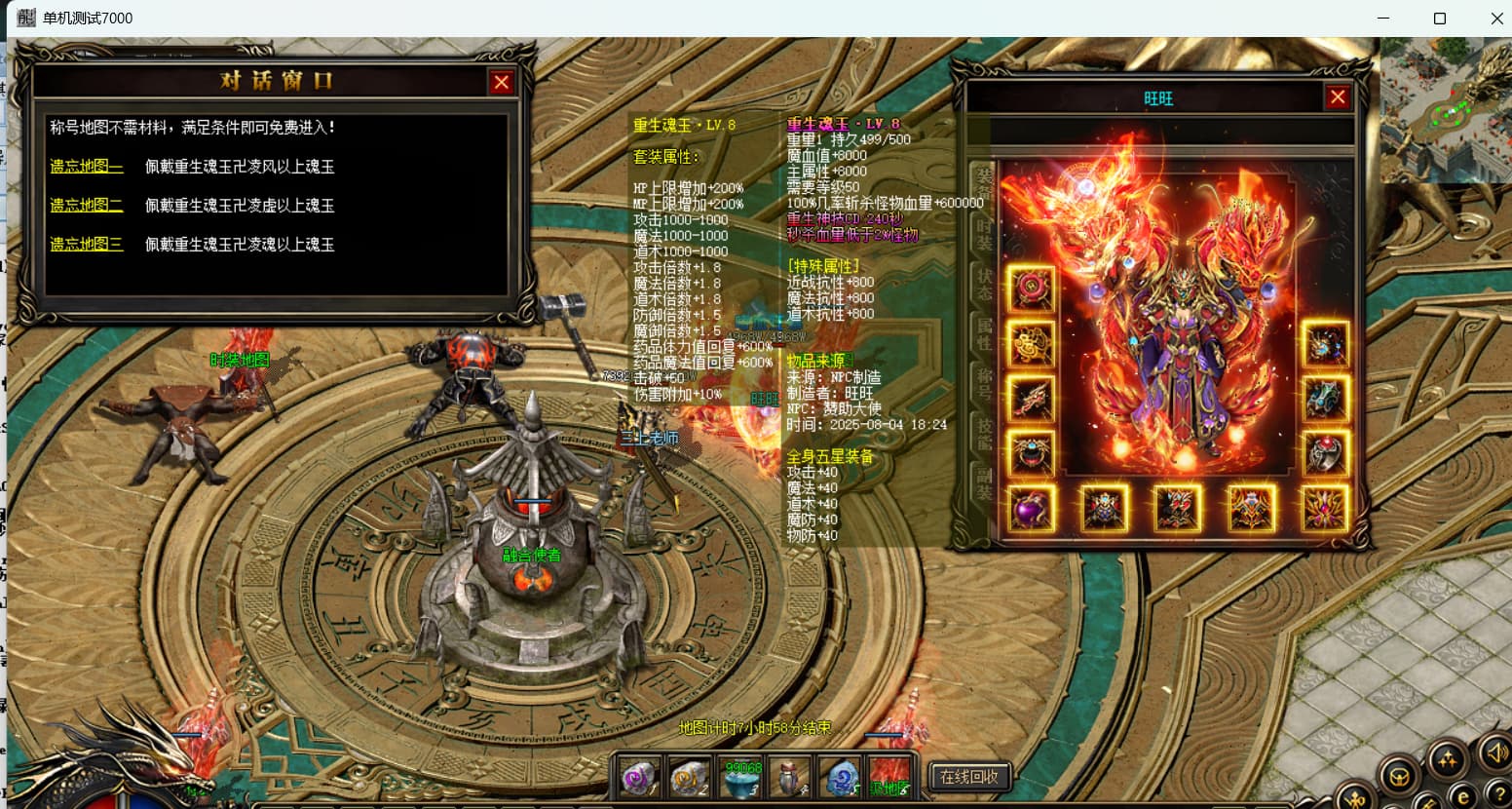Switch to the 时装 tab
Viewport: 1512px width, 809px height.
(x=984, y=234)
